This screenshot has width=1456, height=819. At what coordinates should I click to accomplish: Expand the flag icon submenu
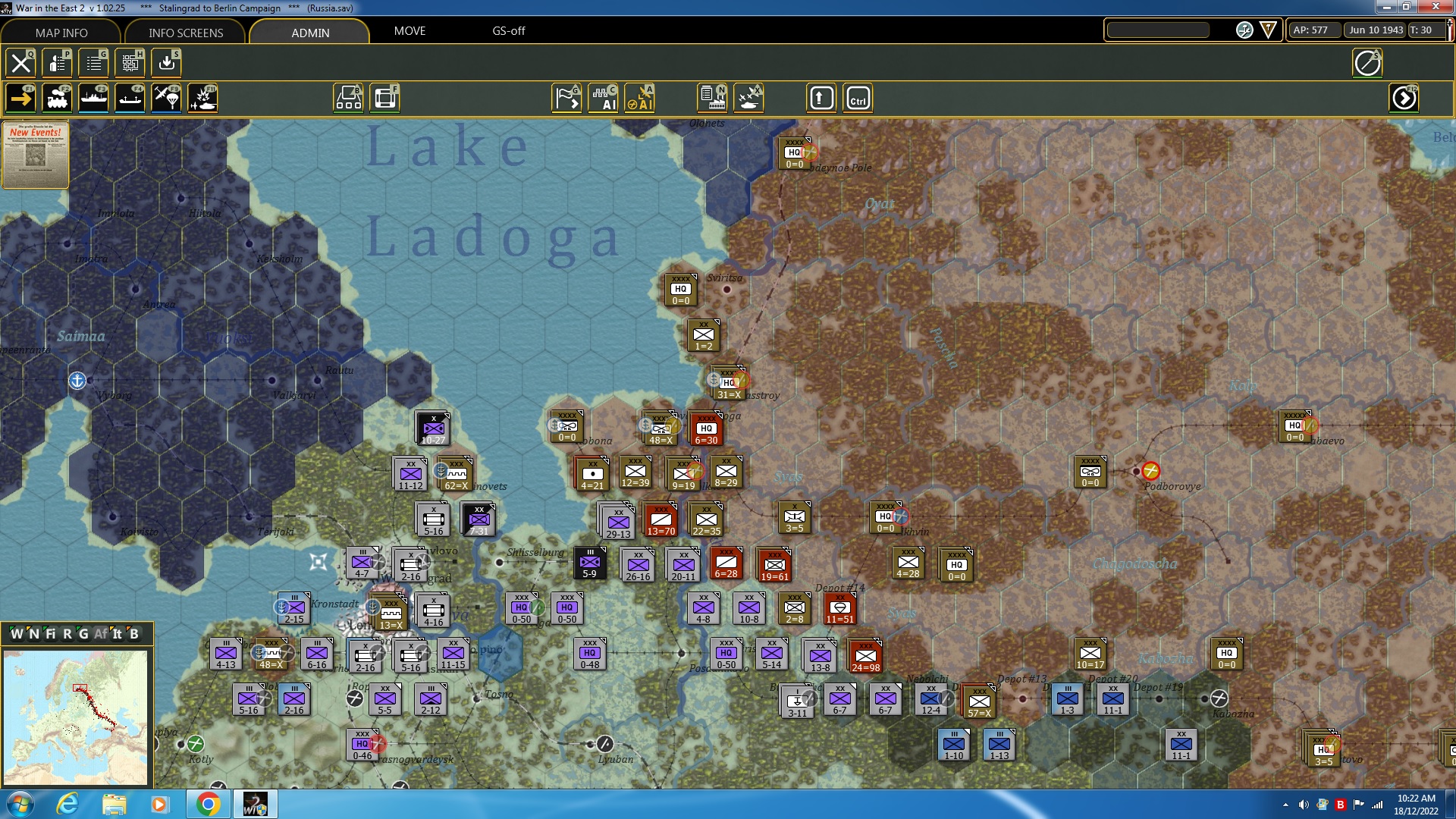565,98
